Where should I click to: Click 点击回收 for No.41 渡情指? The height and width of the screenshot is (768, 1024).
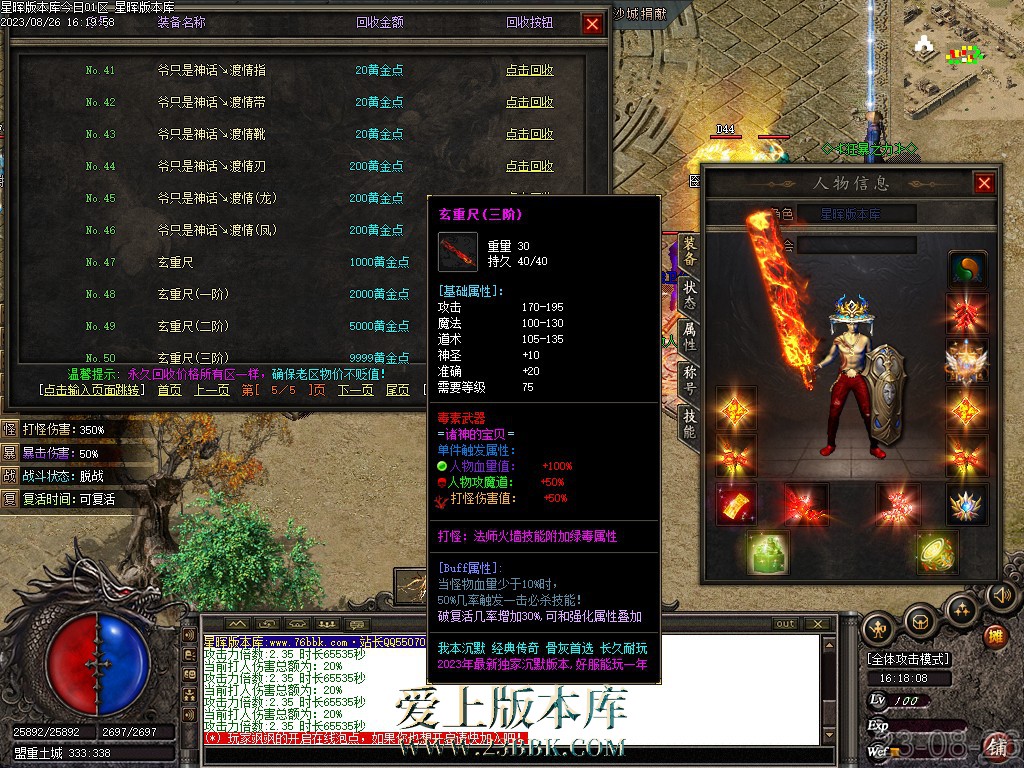tap(529, 70)
